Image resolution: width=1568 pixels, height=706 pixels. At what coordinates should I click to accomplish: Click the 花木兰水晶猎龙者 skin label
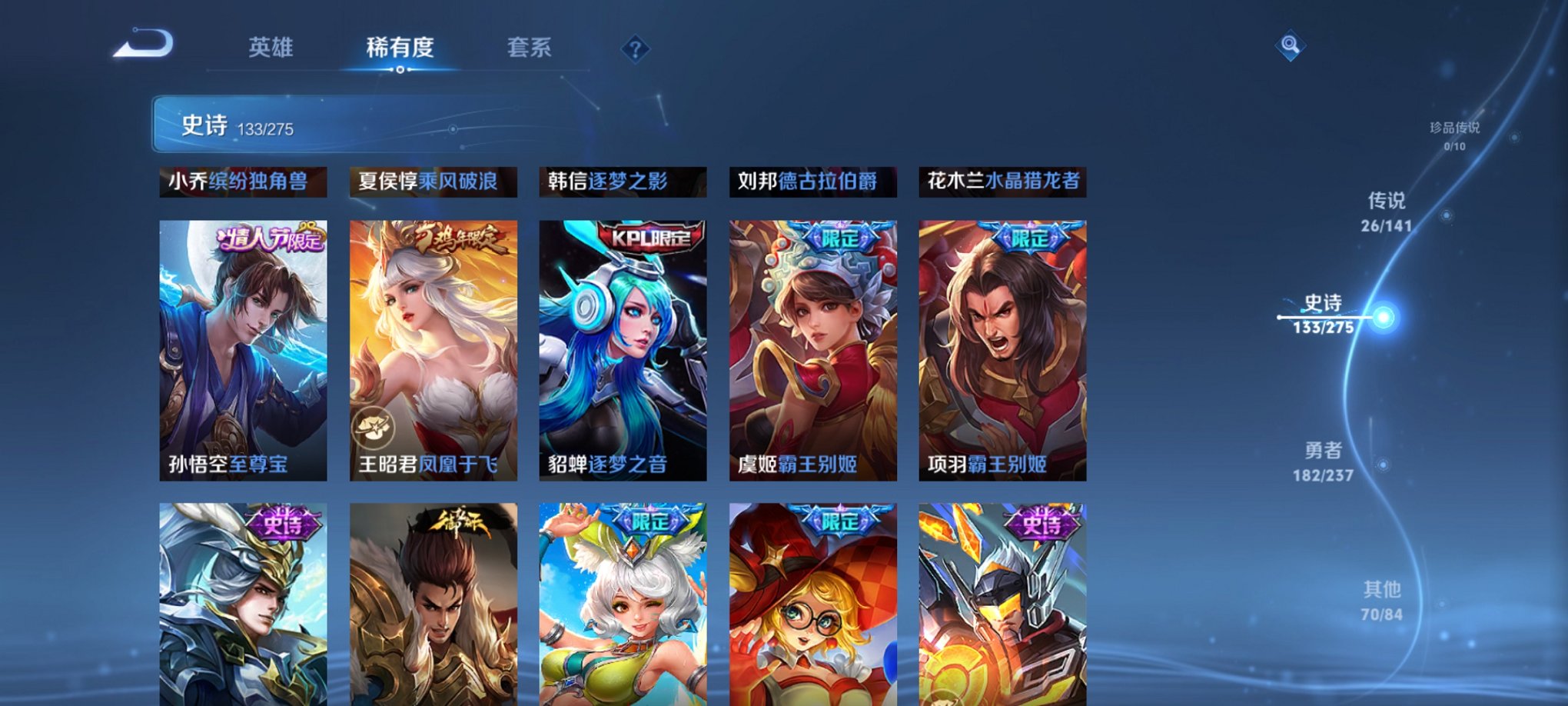[1002, 183]
